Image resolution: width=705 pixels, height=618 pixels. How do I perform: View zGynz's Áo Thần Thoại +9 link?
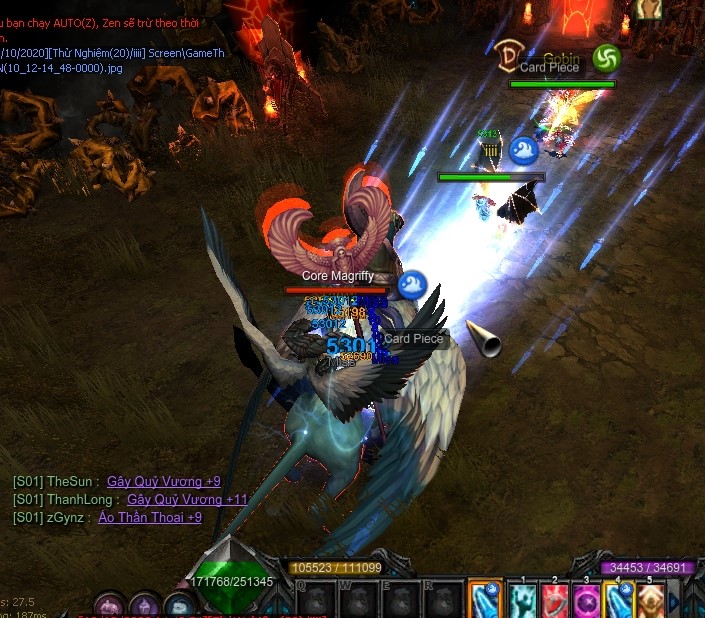click(149, 517)
